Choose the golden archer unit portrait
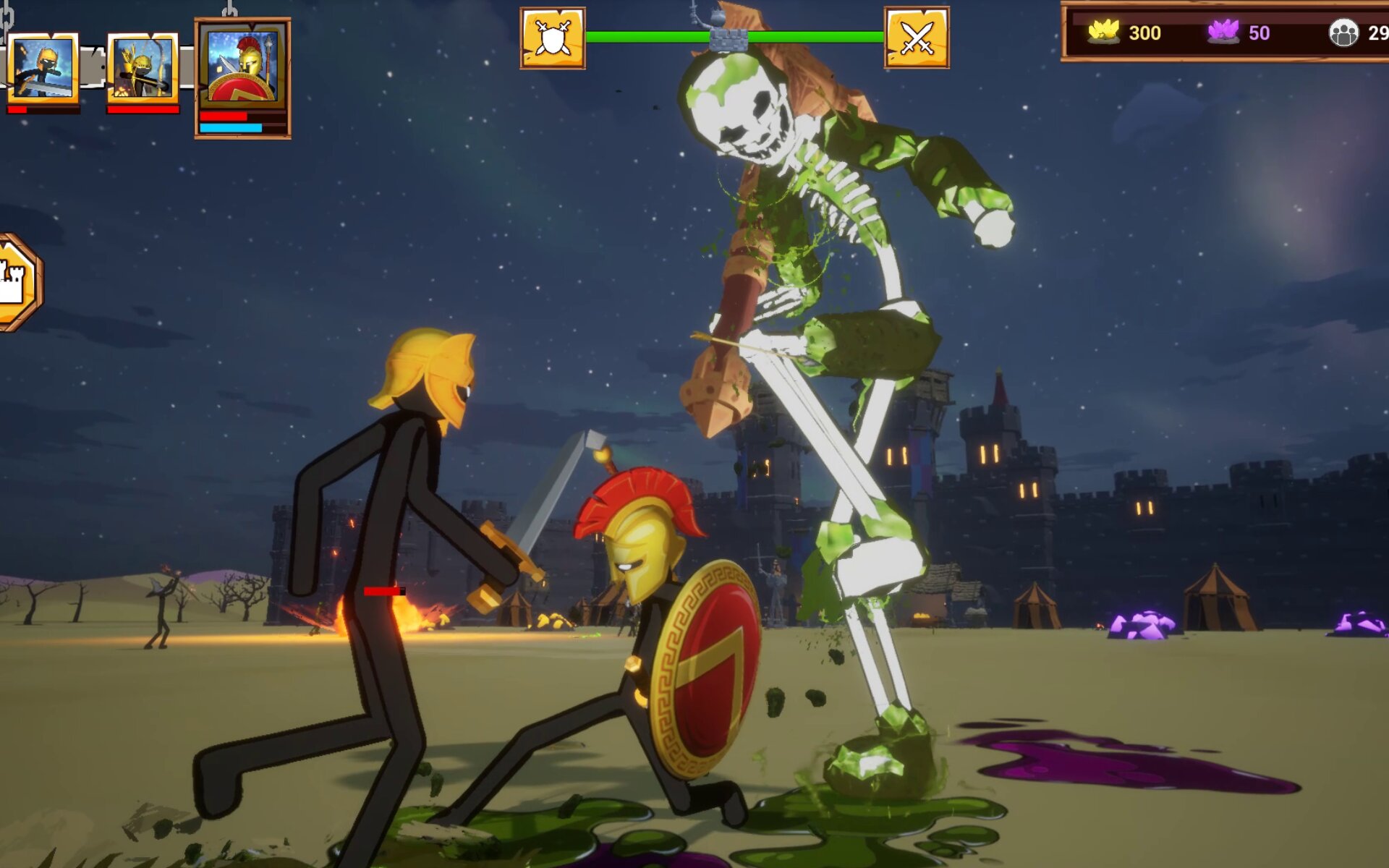The width and height of the screenshot is (1389, 868). pos(143,67)
